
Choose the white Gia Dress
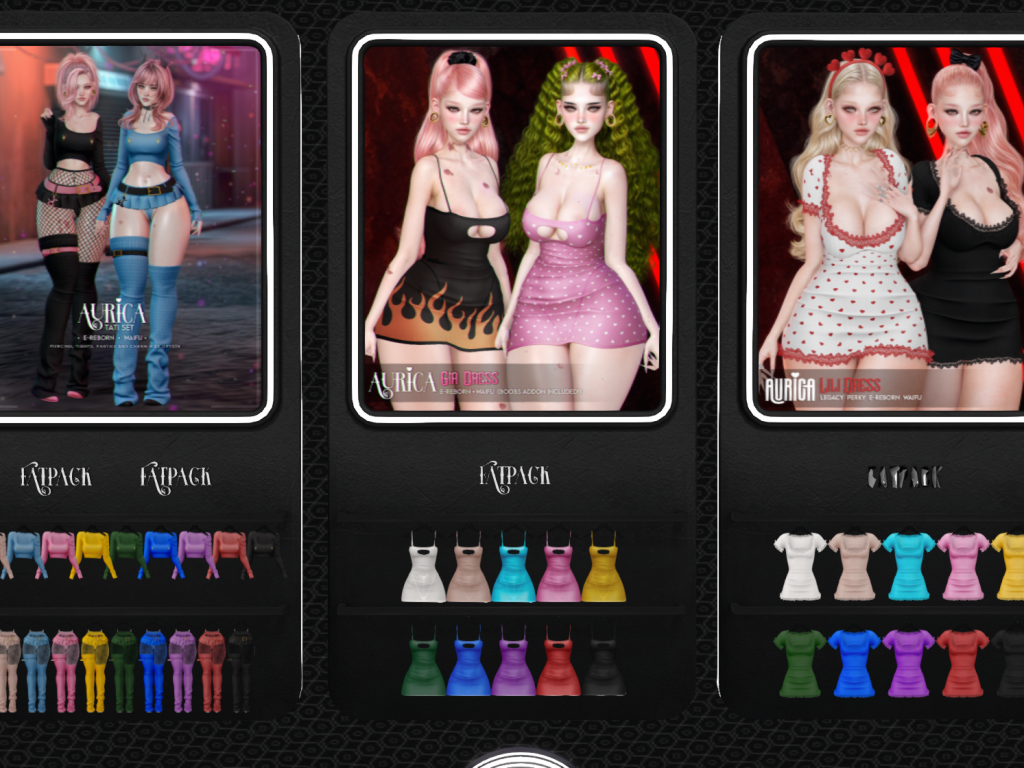(423, 569)
